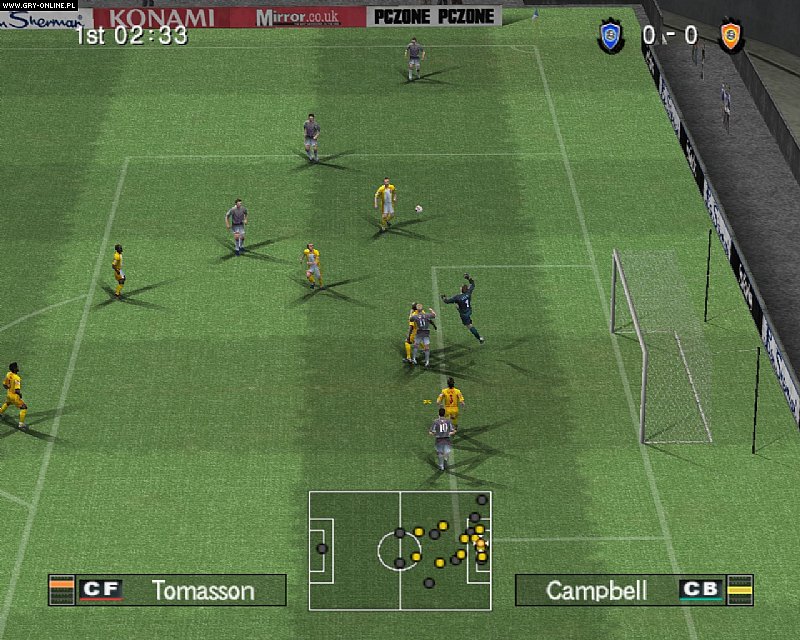Click the CB position badge
The height and width of the screenshot is (640, 800).
pos(700,590)
